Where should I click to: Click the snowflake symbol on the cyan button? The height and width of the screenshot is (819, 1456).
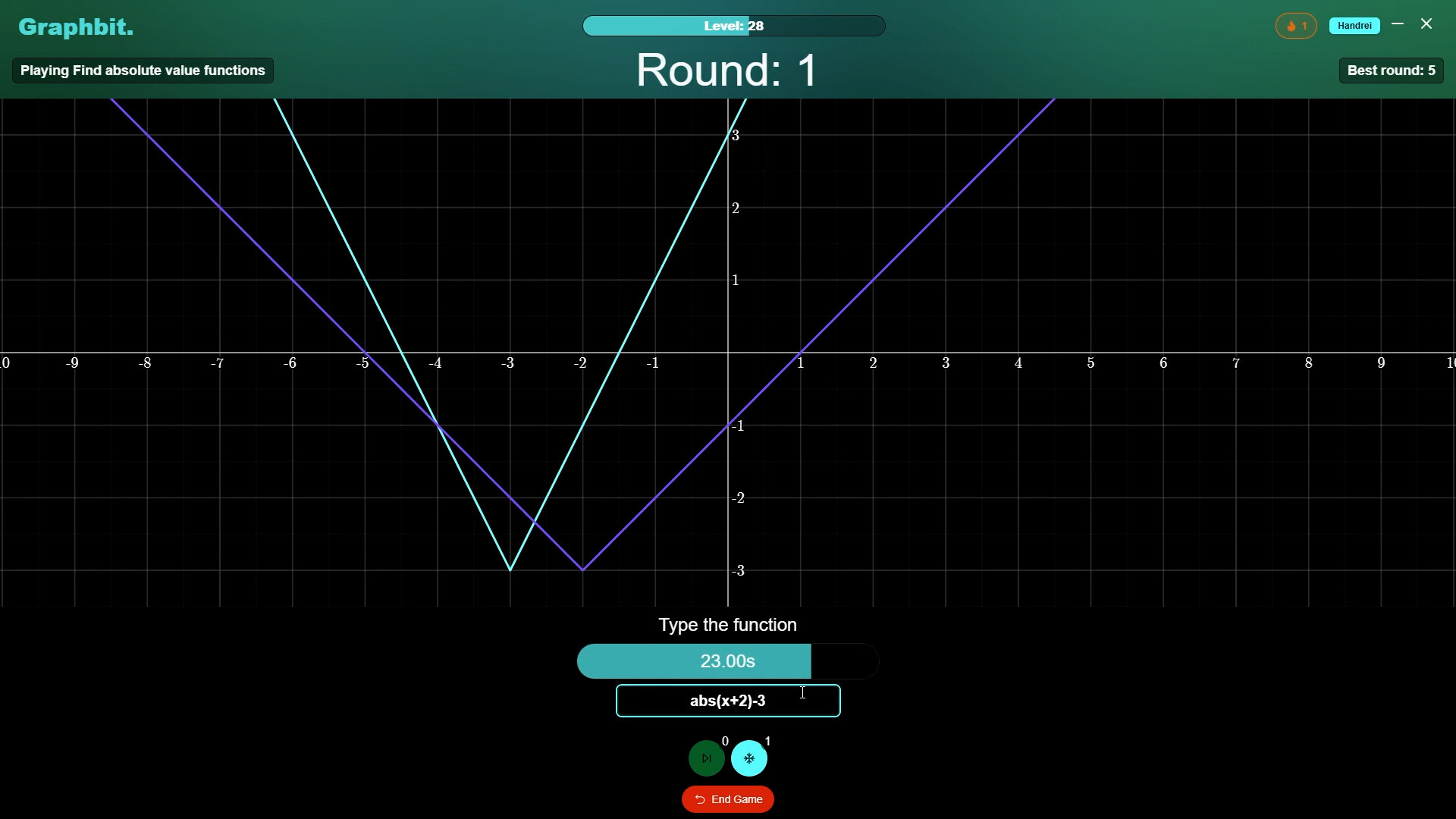[x=749, y=758]
